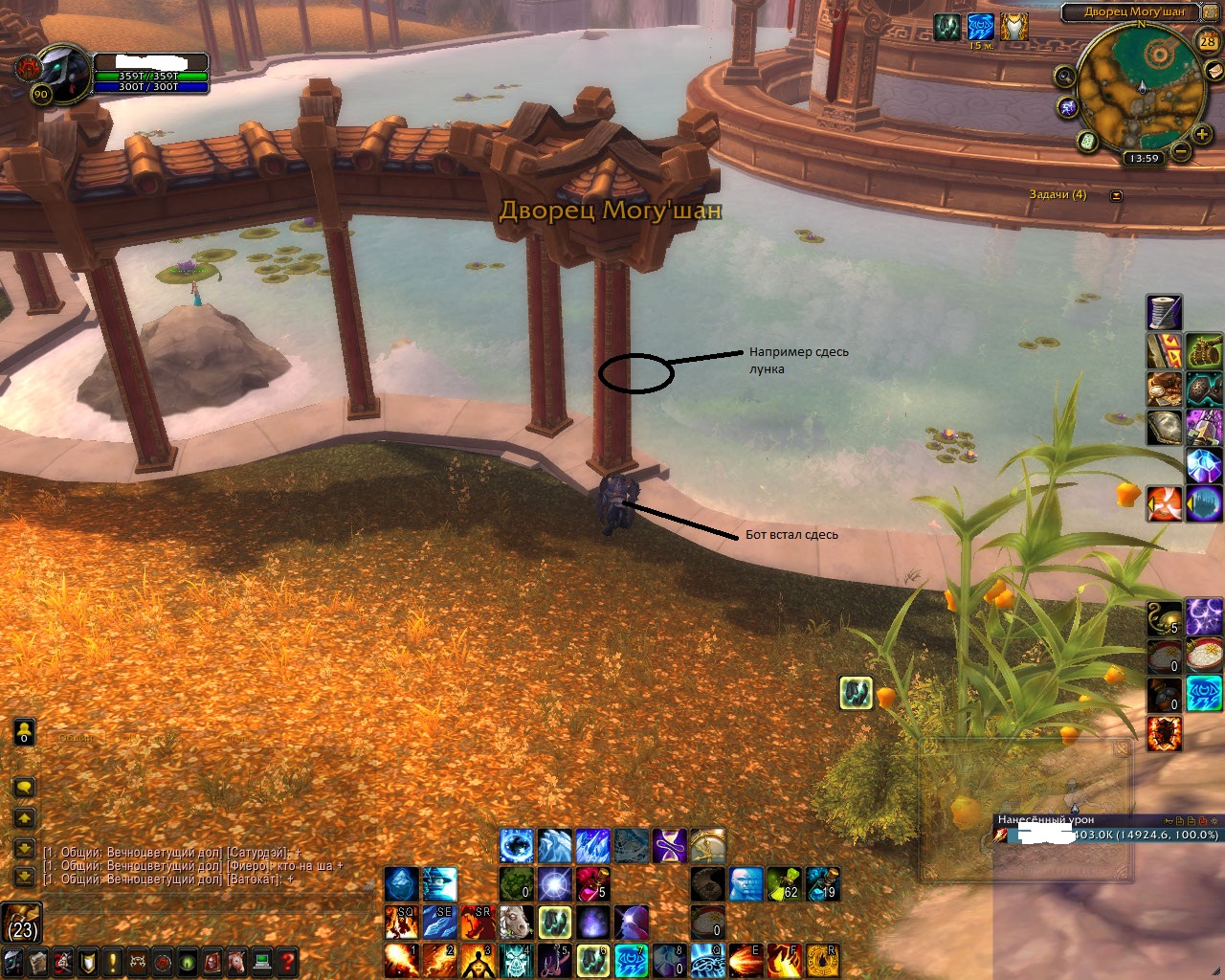Screen dimensions: 1225x980
Task: Click the minimap zoom-in plus button
Action: (x=1202, y=135)
